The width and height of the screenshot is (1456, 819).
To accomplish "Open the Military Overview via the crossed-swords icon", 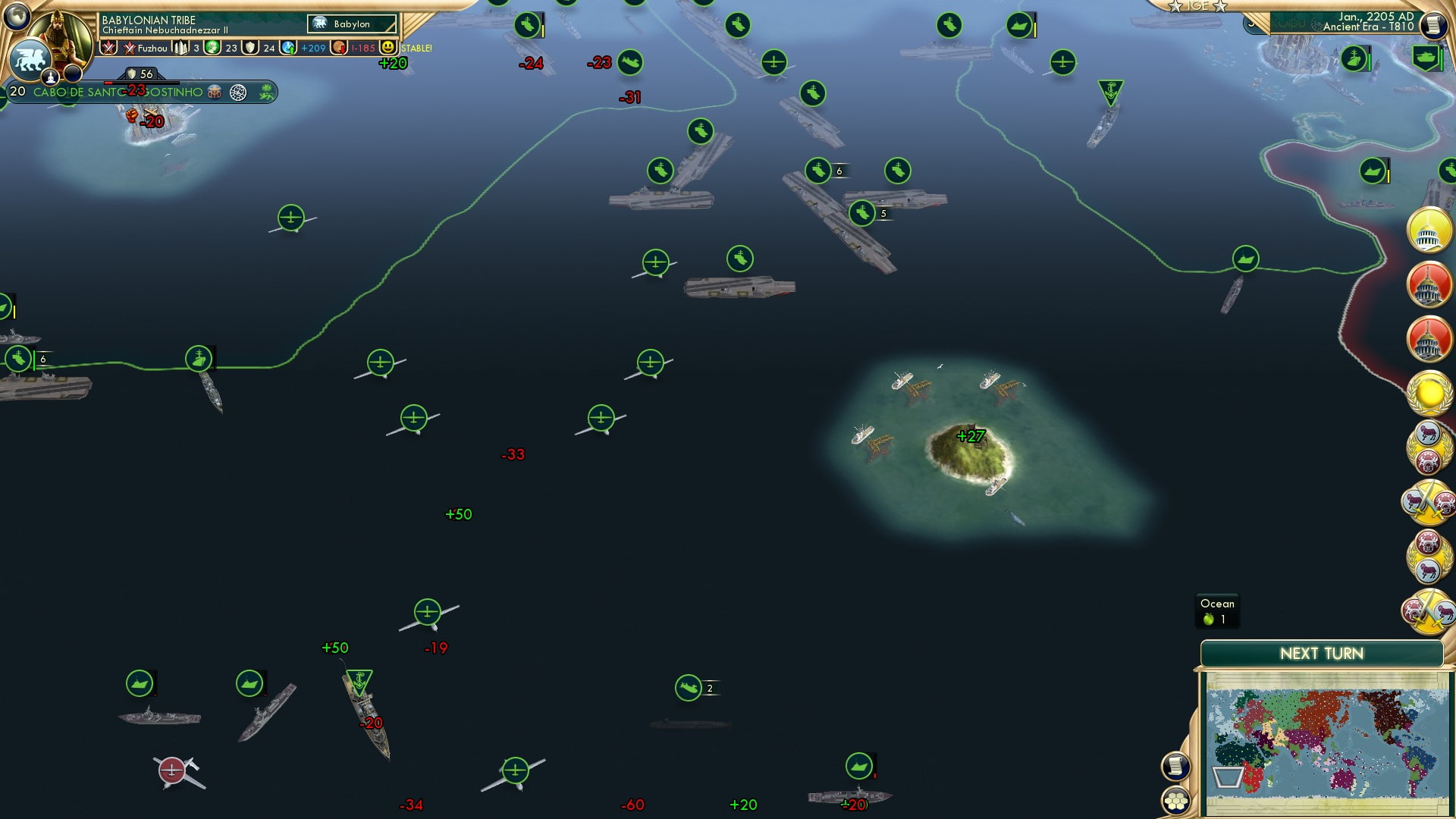I will click(108, 49).
